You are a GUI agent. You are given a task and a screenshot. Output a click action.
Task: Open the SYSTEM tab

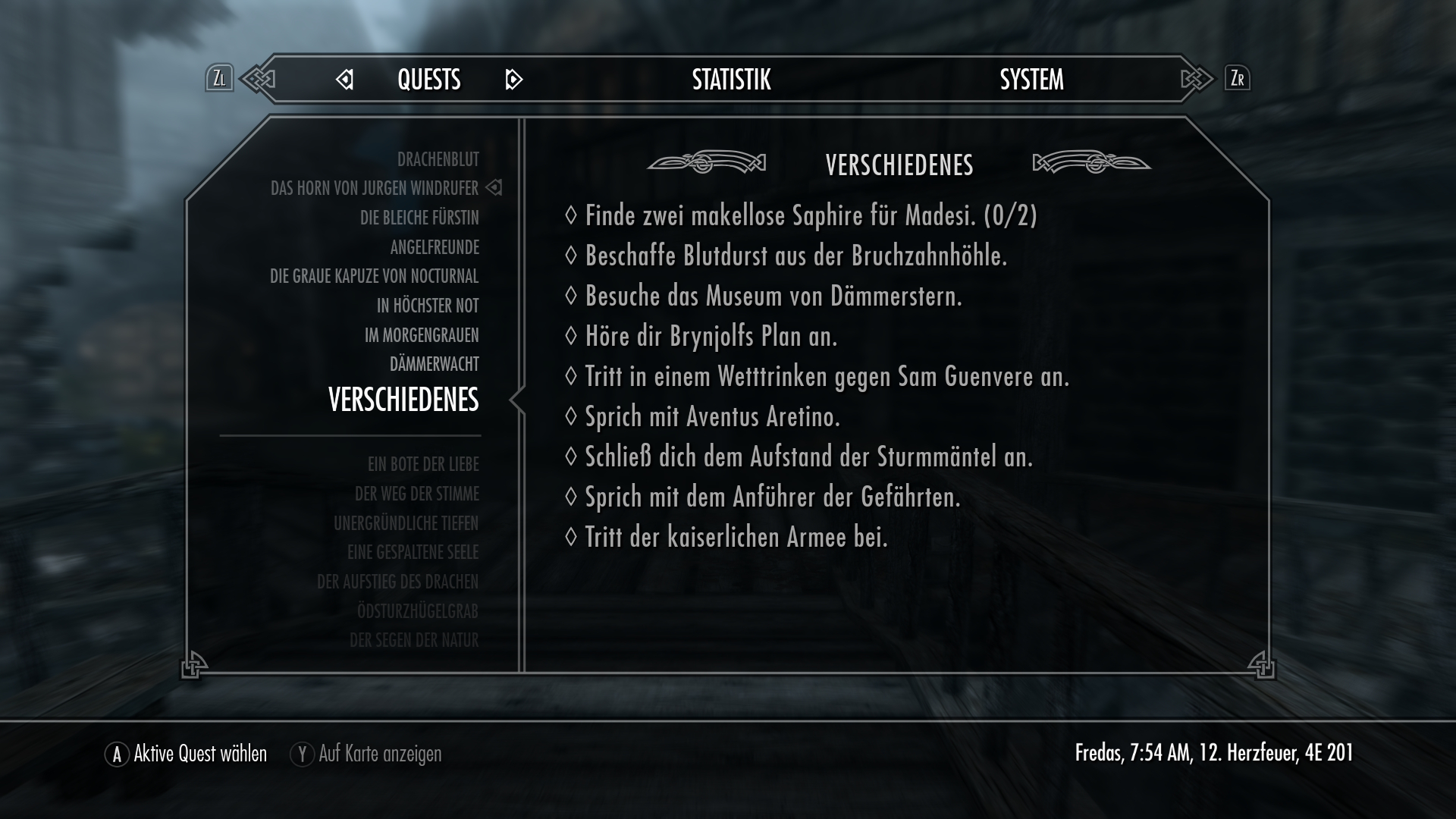pos(1031,78)
